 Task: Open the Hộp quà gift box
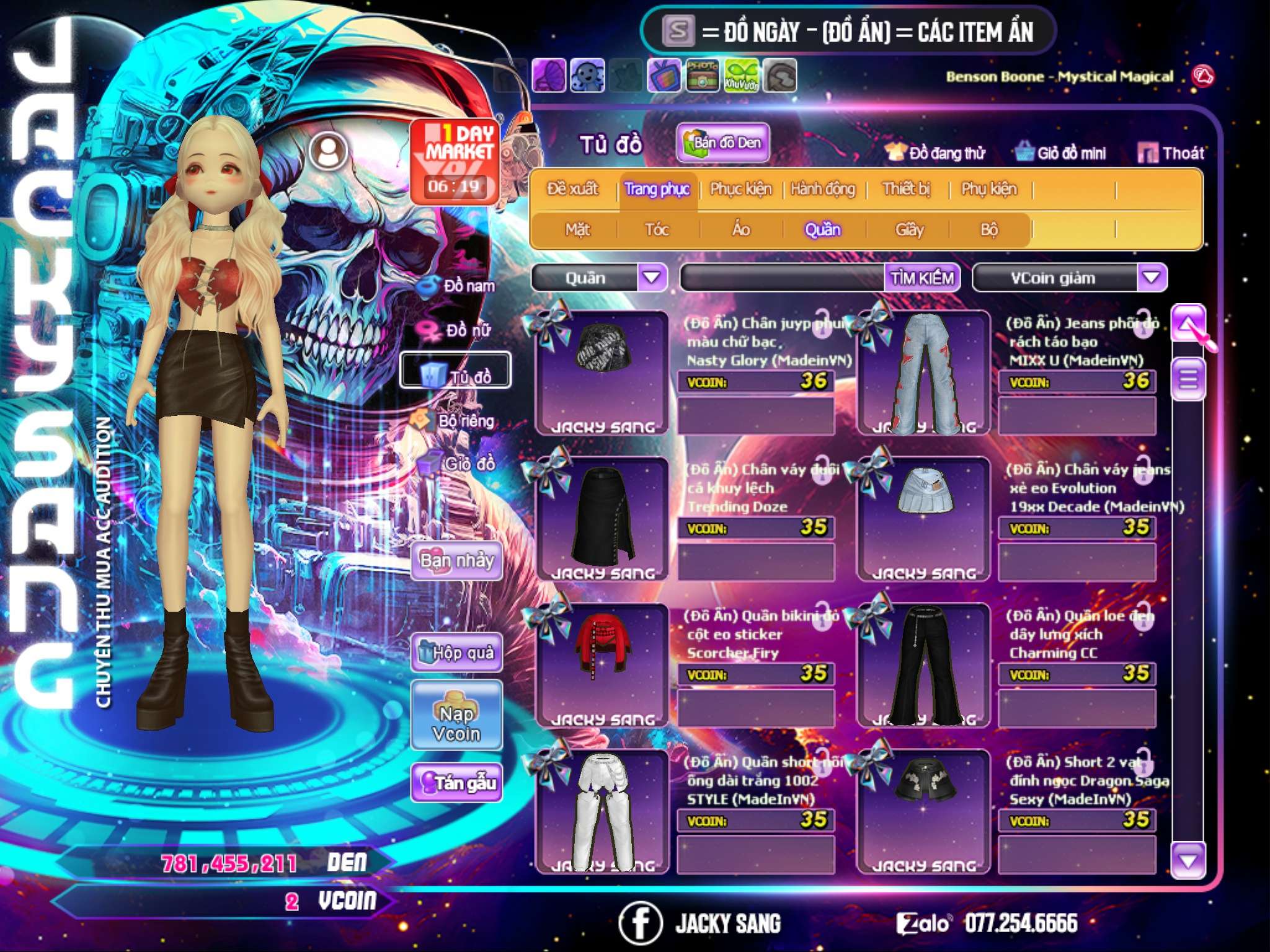[x=456, y=652]
